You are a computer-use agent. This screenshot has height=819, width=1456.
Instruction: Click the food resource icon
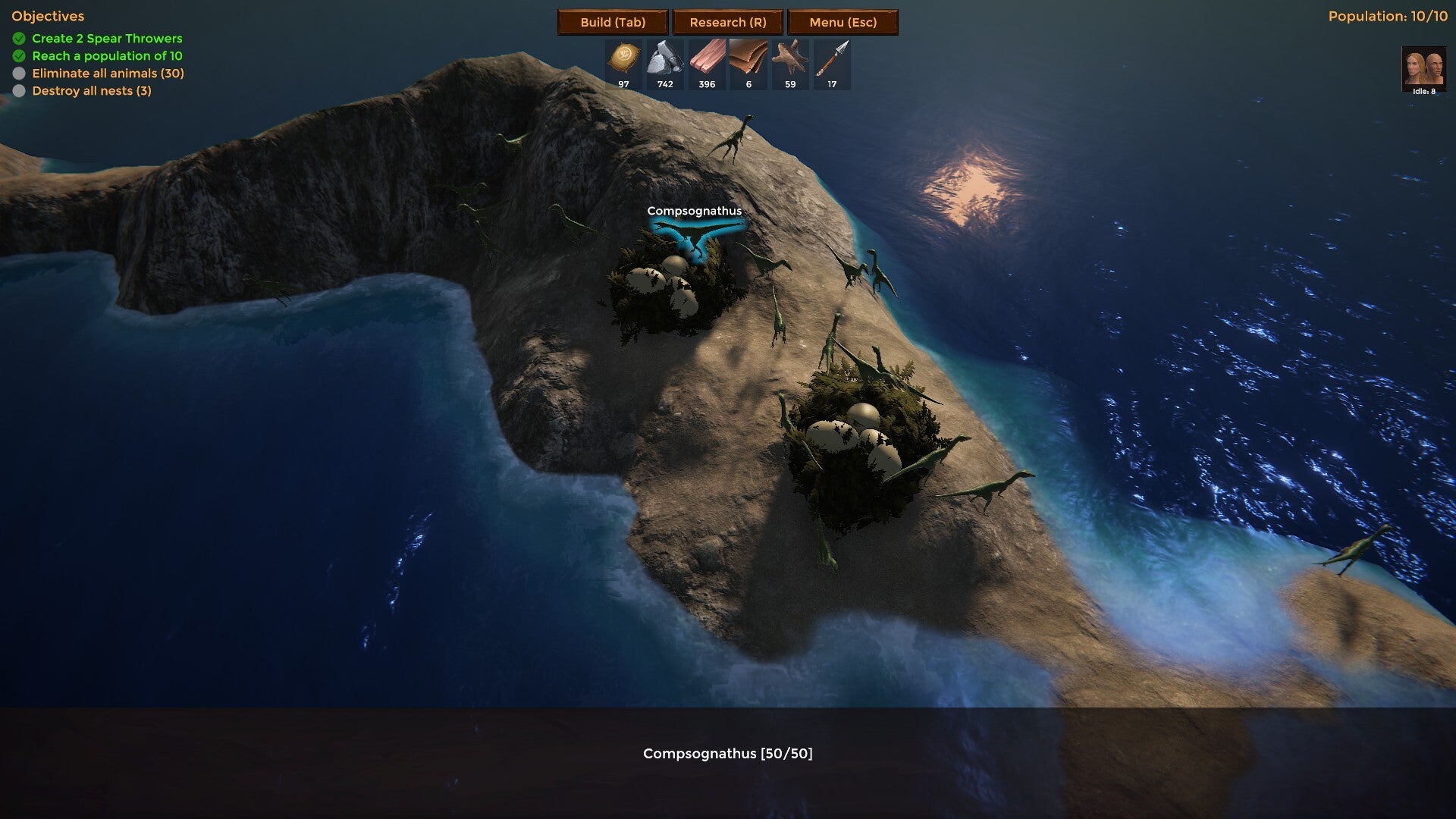pos(624,59)
